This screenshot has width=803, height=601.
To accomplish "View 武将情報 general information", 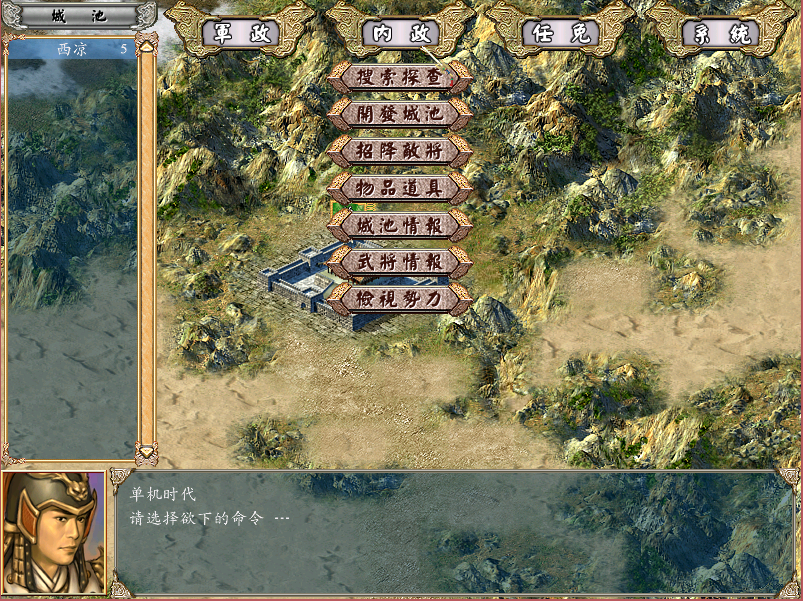I will [x=400, y=261].
